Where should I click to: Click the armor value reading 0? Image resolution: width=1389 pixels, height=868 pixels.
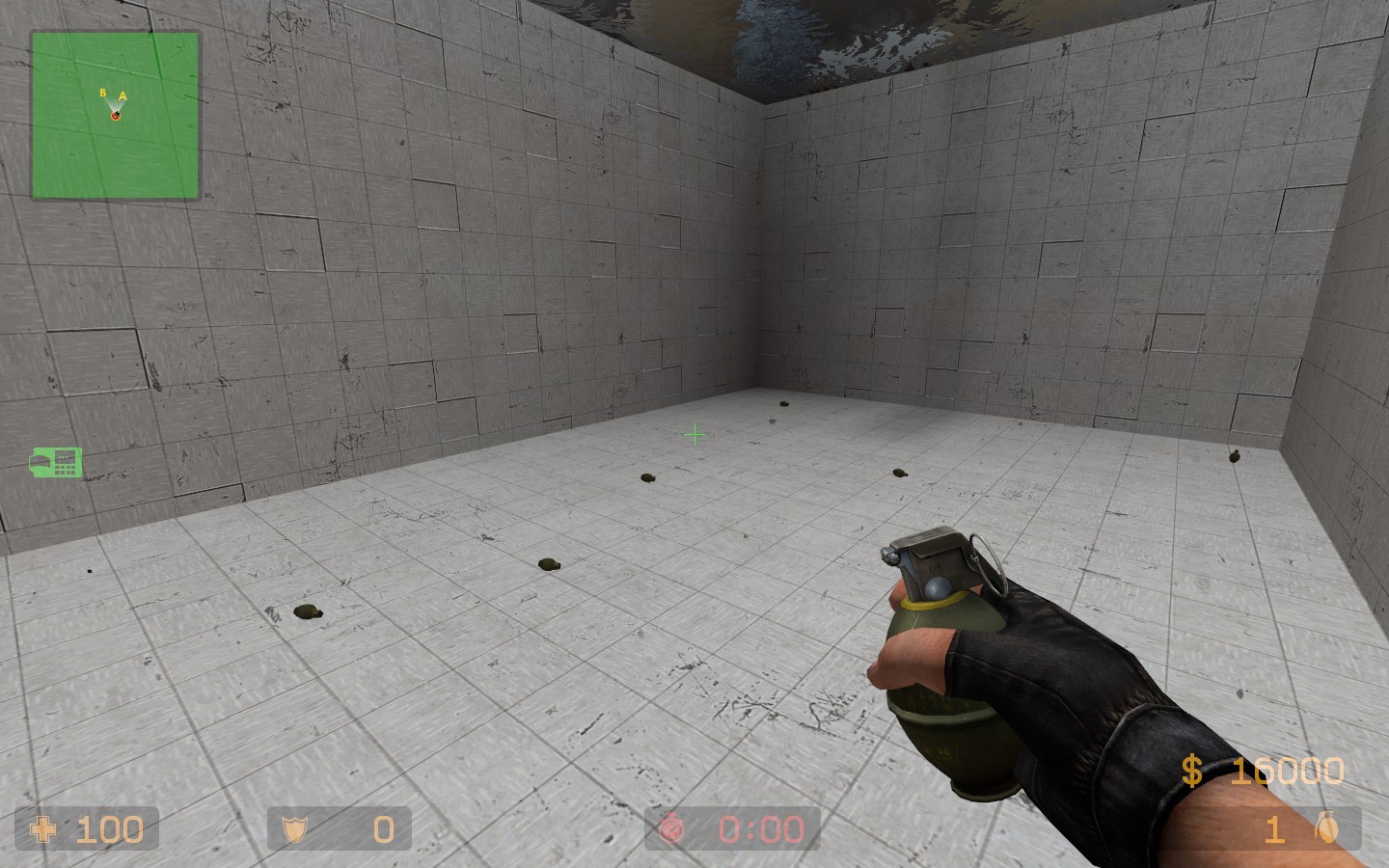pos(382,828)
